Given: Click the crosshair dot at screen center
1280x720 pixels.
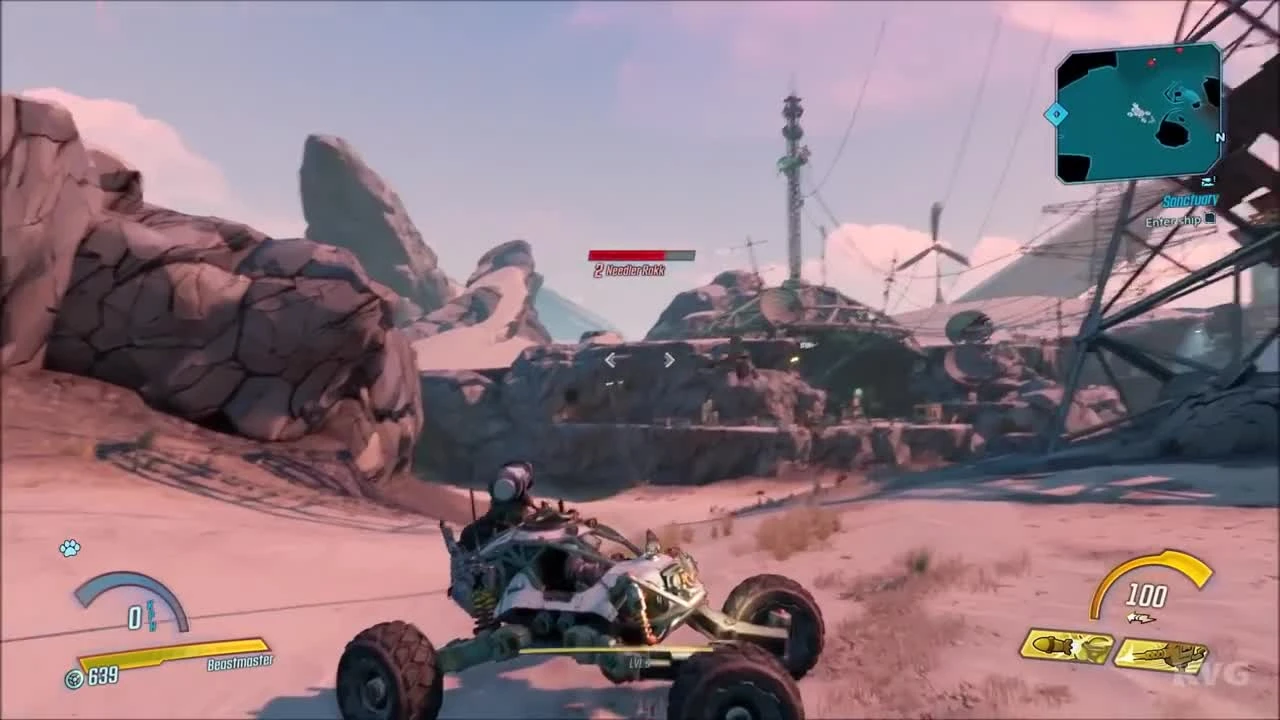Looking at the screenshot, I should [640, 360].
